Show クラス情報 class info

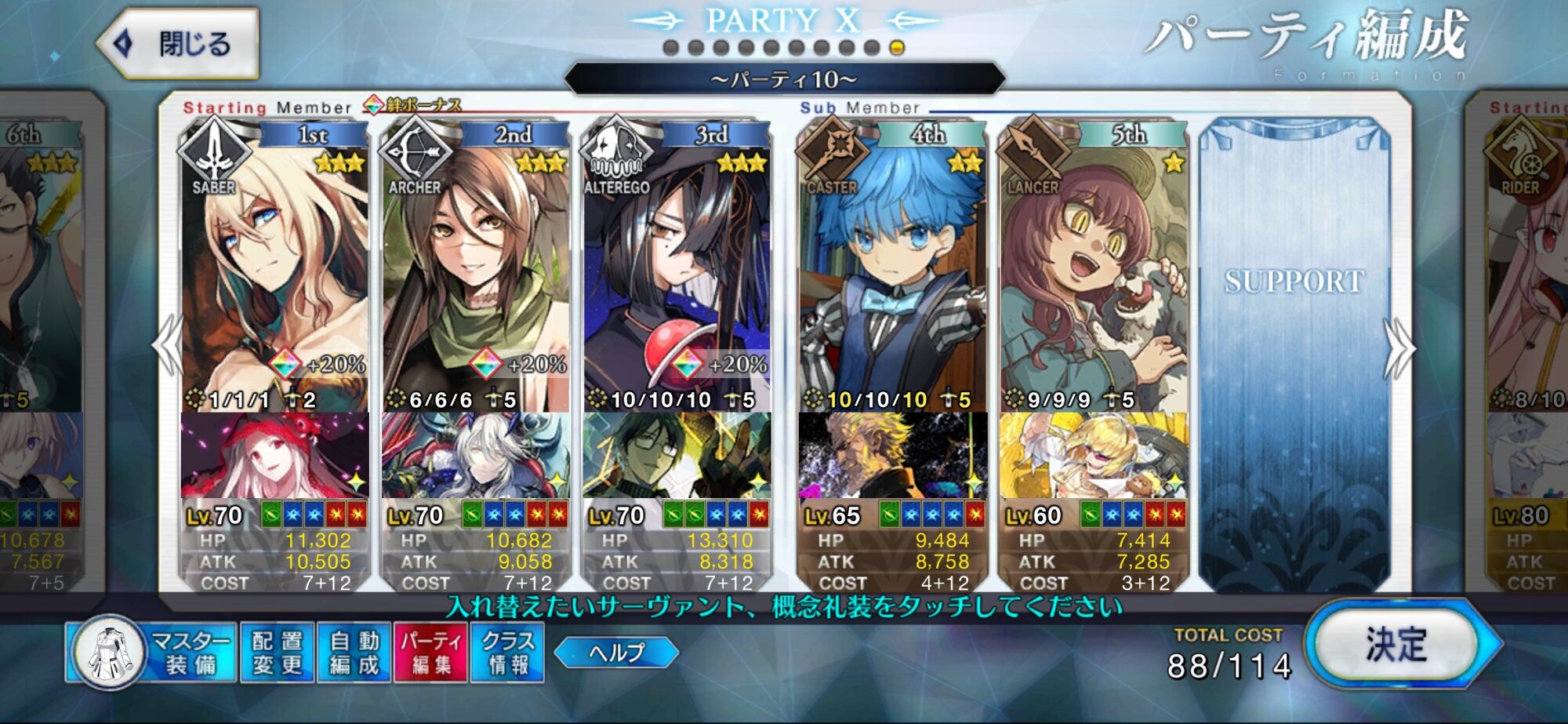coord(507,653)
